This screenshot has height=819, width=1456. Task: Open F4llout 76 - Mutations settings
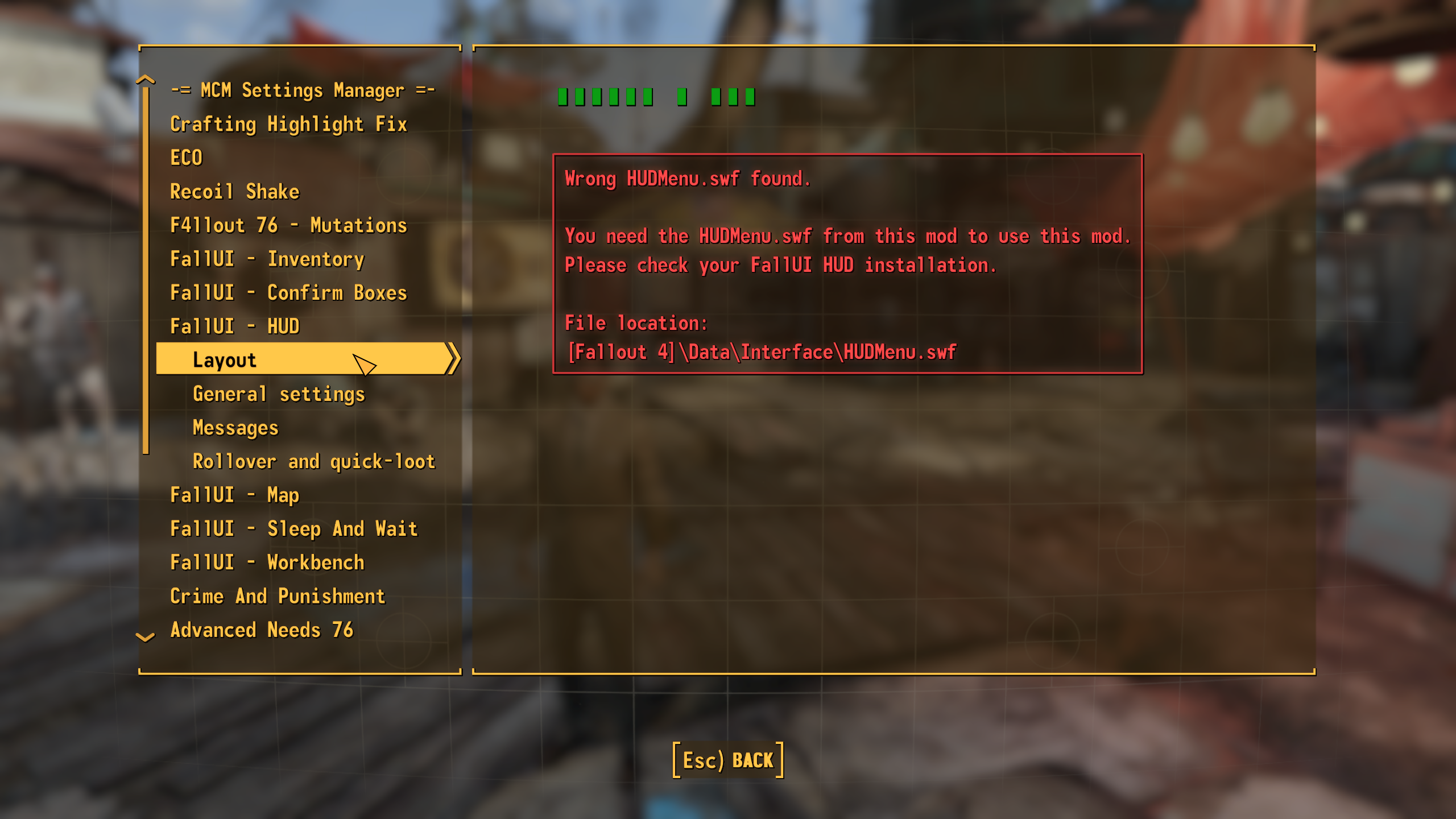[289, 225]
